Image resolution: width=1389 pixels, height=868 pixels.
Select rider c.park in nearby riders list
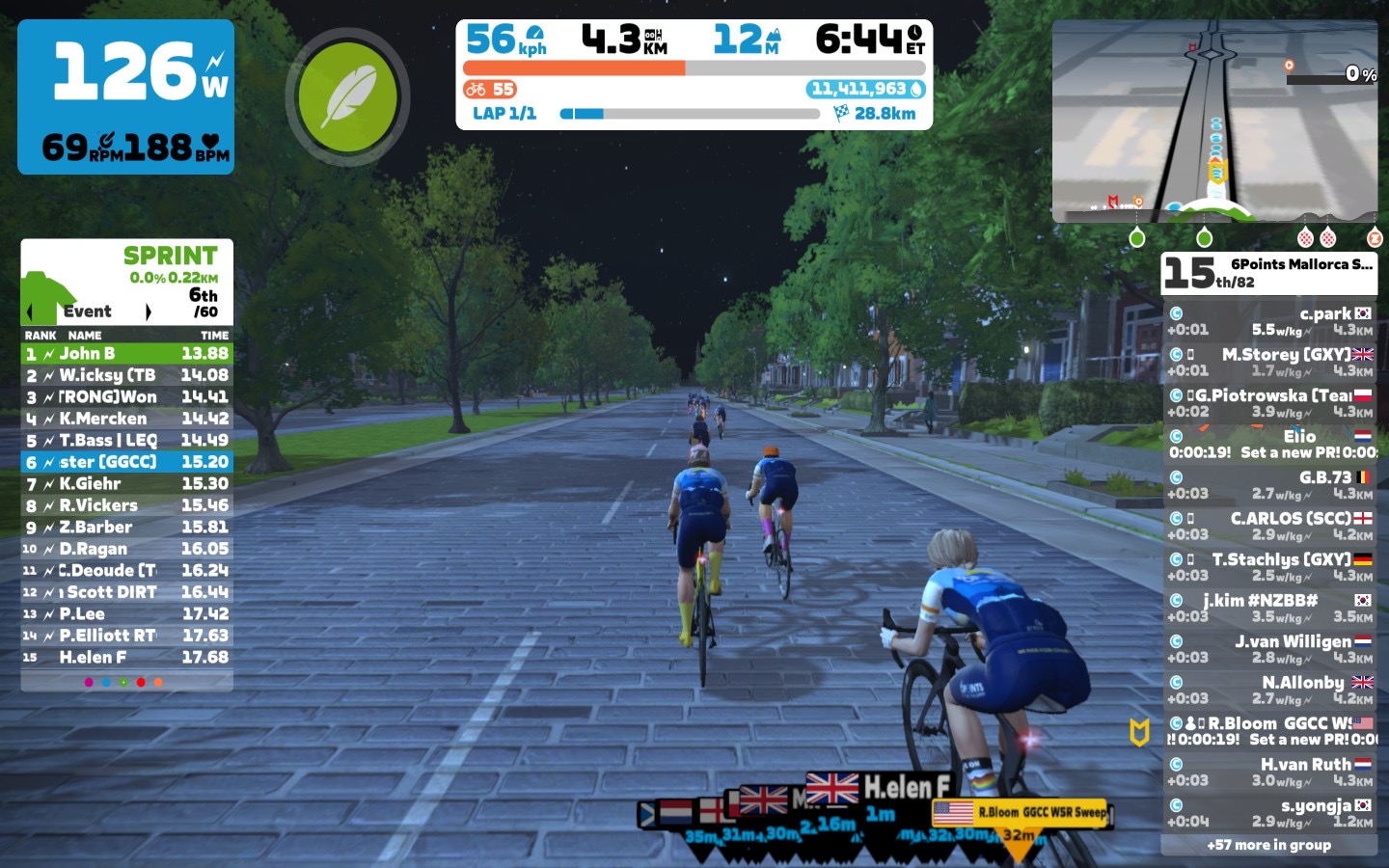pos(1269,321)
